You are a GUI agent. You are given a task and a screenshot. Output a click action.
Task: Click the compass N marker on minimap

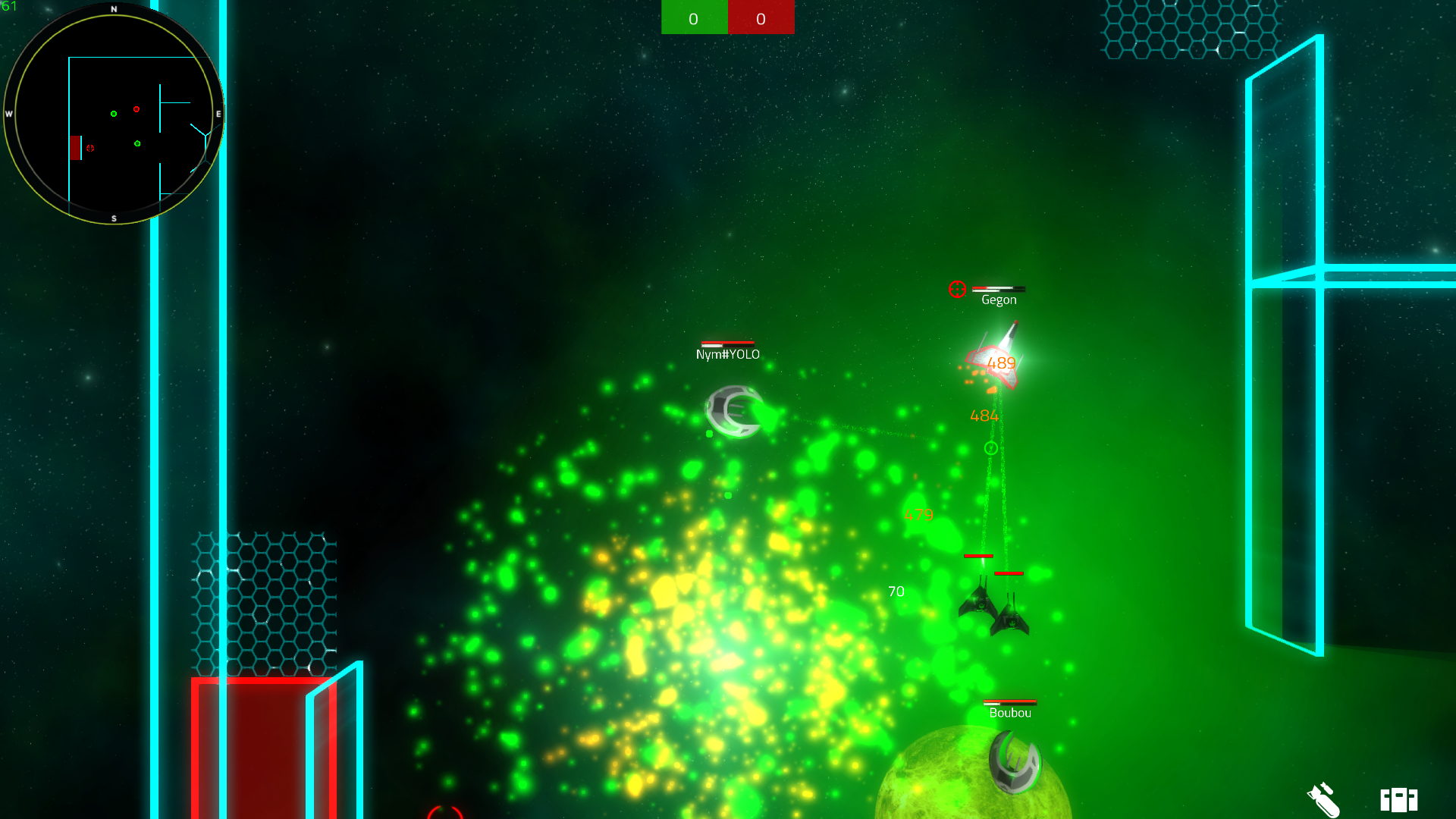114,8
